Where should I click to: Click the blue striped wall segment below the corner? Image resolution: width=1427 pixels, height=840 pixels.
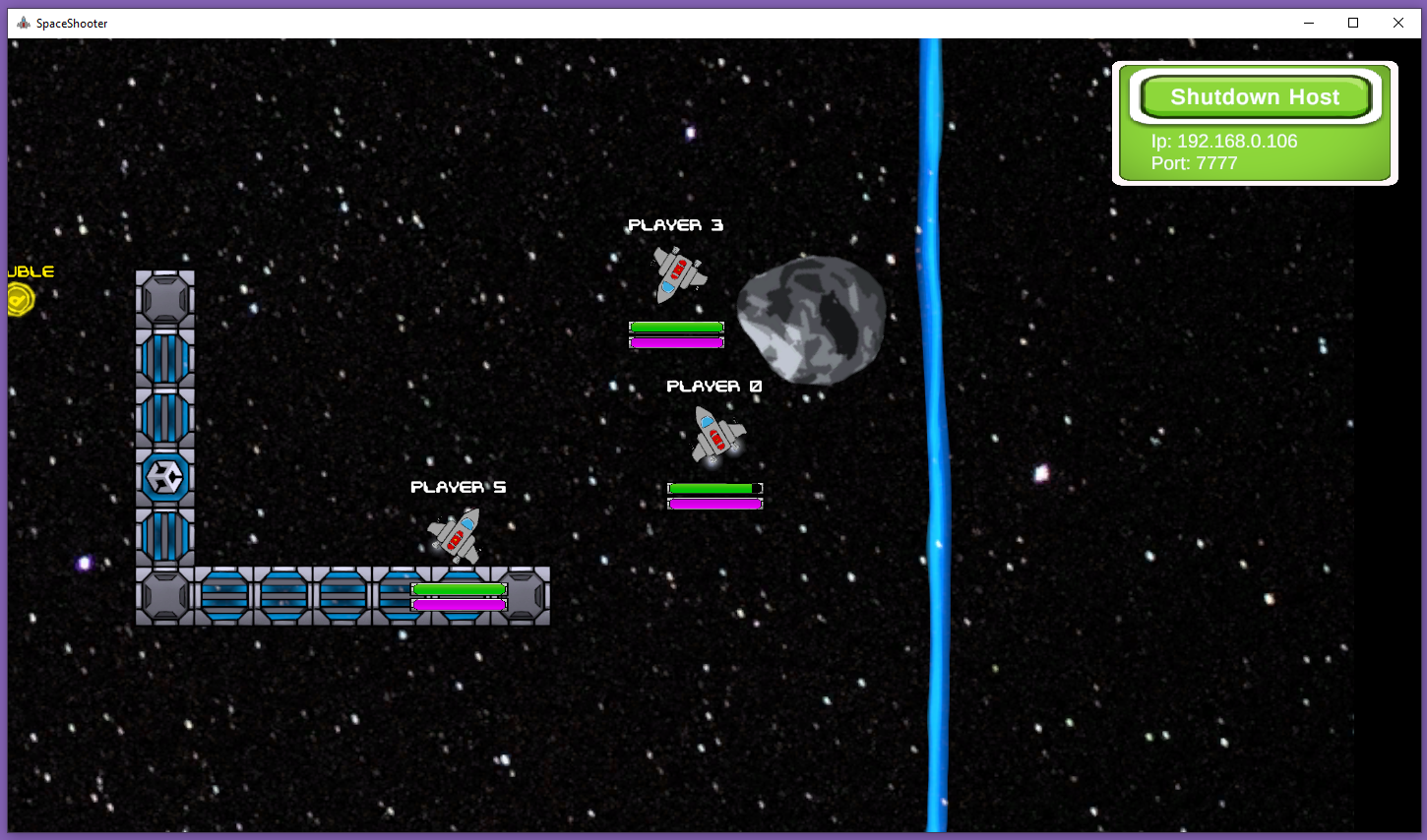(x=165, y=536)
